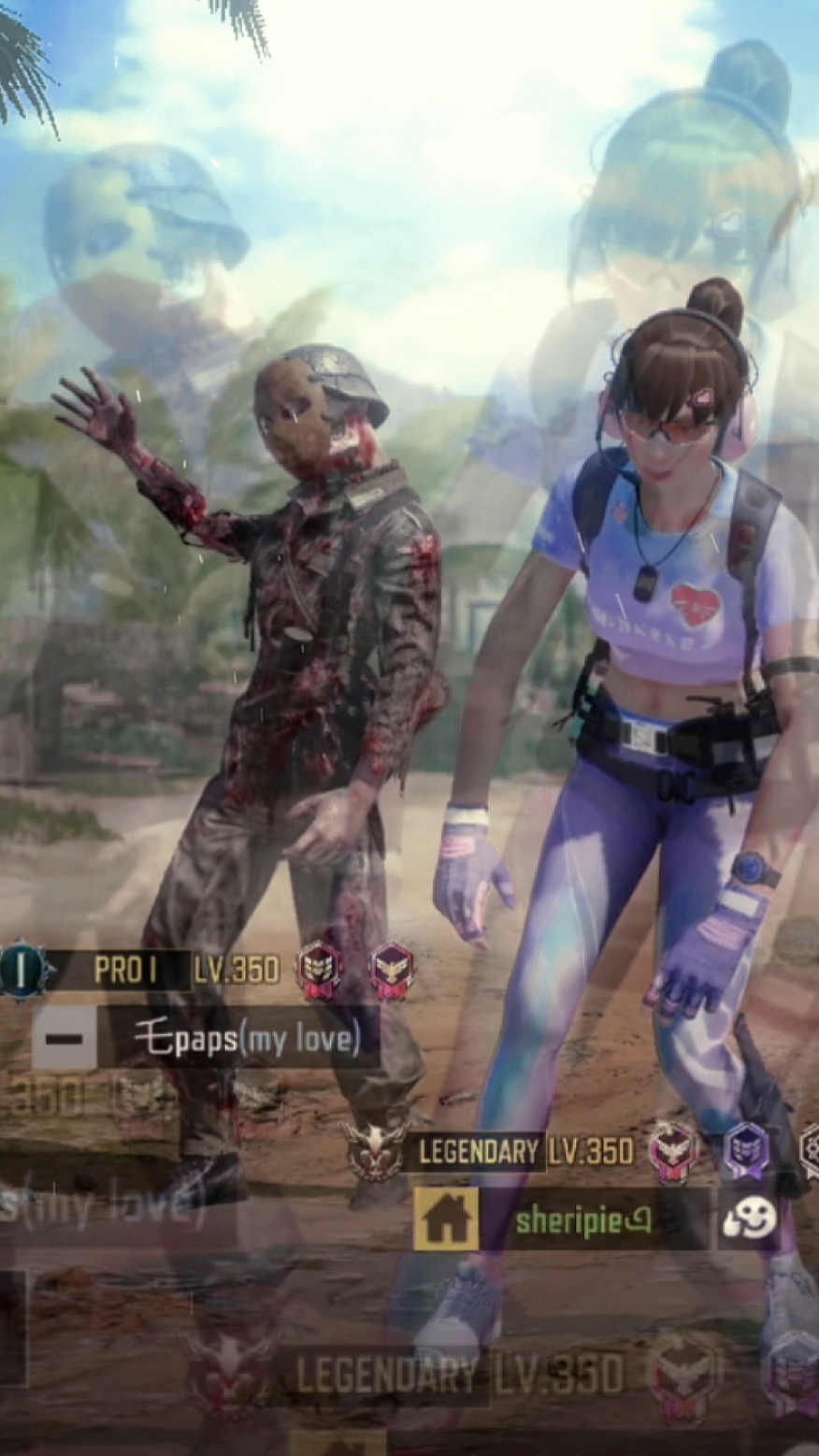Select the PRO I rank emblem
This screenshot has width=819, height=1456.
pos(25,969)
